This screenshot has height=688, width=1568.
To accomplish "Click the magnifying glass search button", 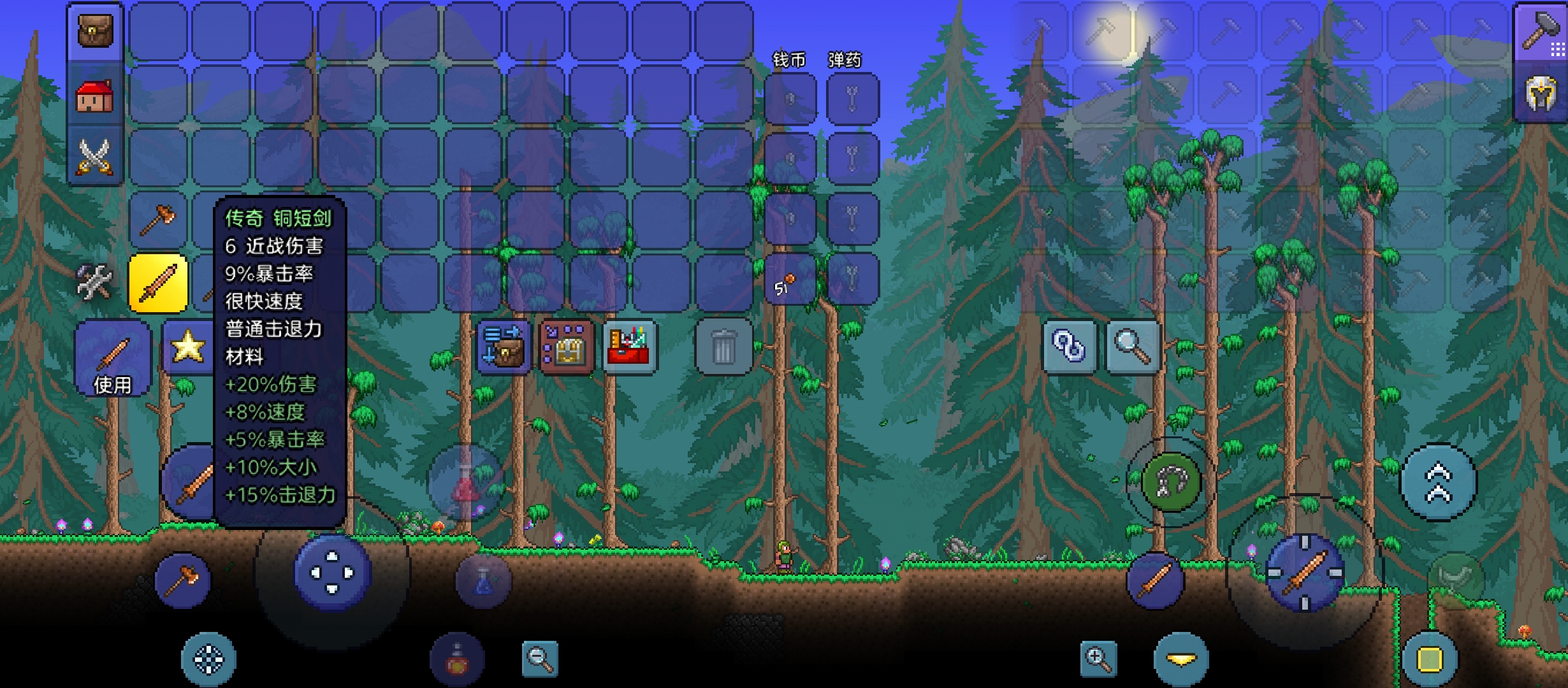I will 1133,347.
